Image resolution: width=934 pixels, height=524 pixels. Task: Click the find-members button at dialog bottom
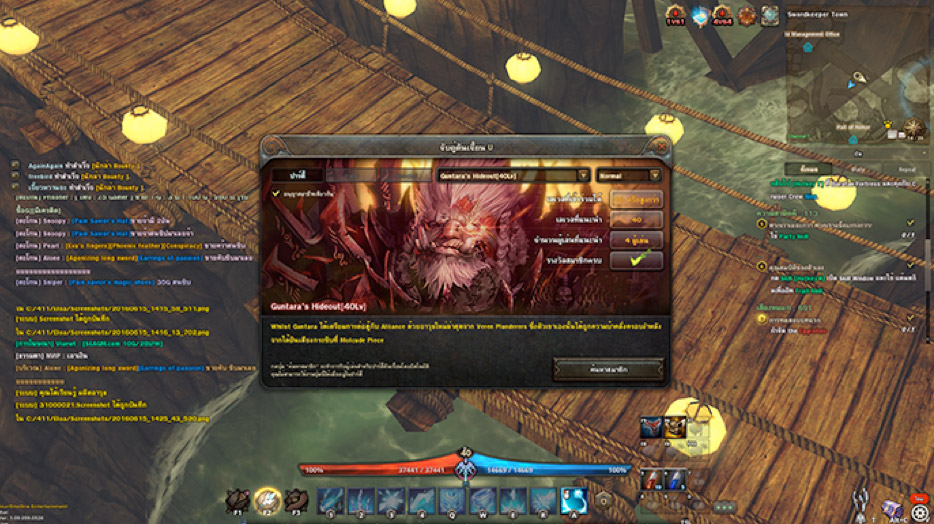pyautogui.click(x=608, y=369)
